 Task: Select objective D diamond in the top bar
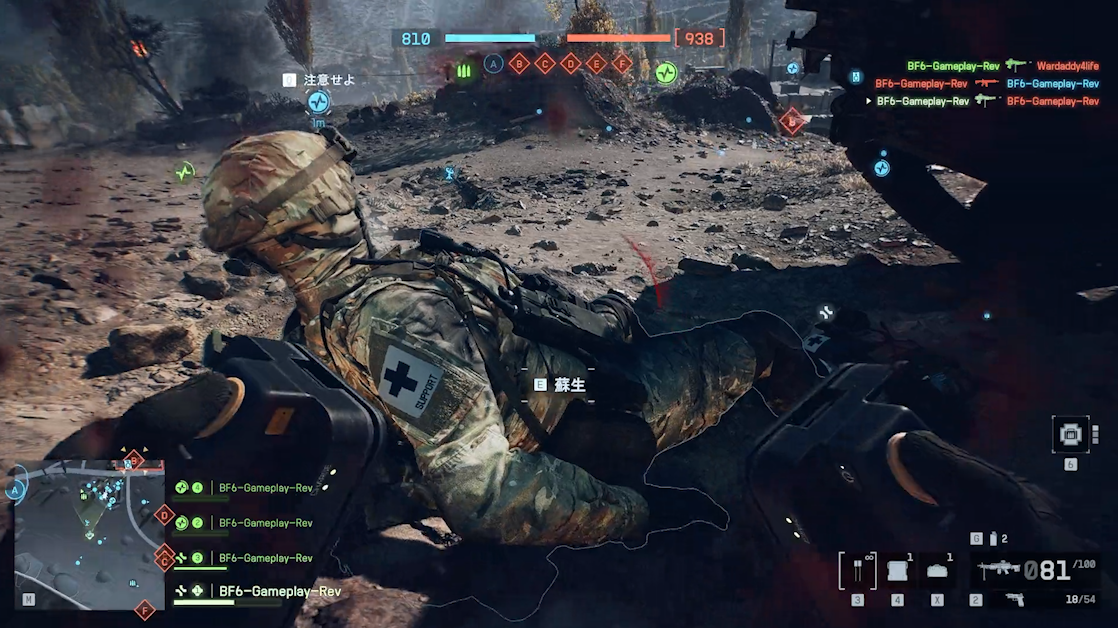pyautogui.click(x=571, y=64)
